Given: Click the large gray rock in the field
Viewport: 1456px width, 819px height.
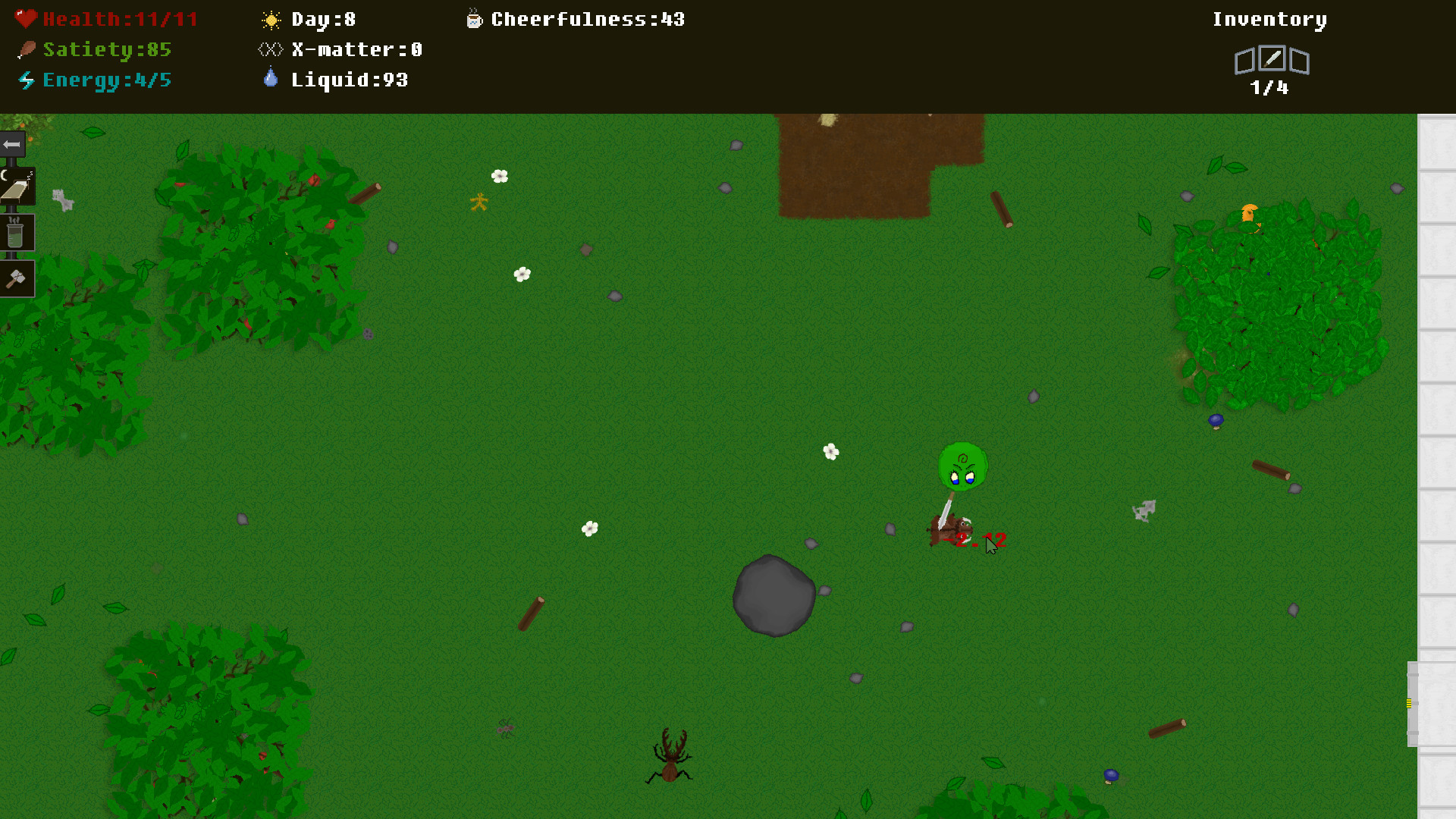Looking at the screenshot, I should 774,596.
